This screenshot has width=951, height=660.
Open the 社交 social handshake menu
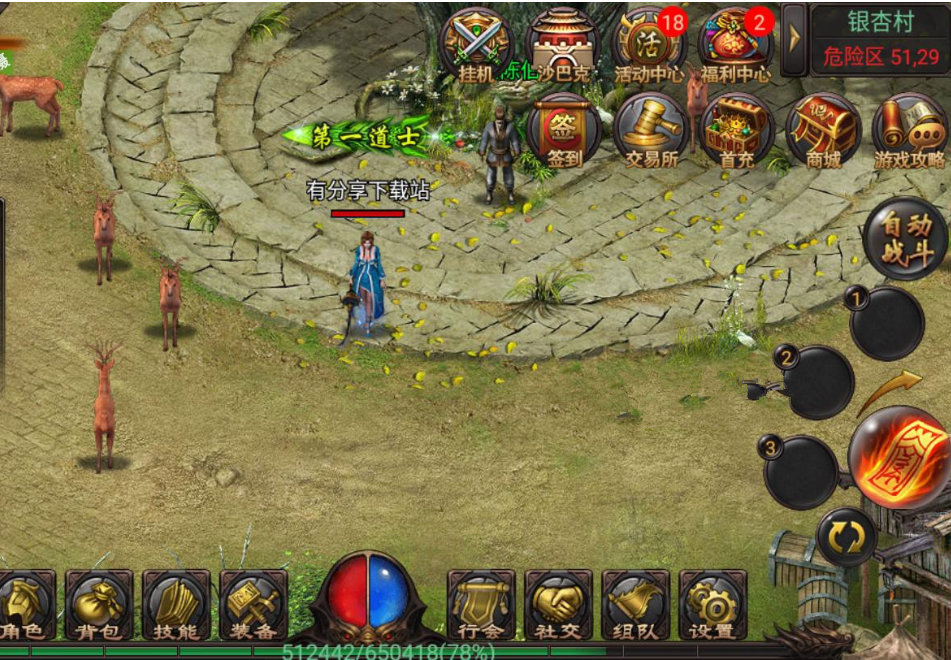click(x=558, y=604)
